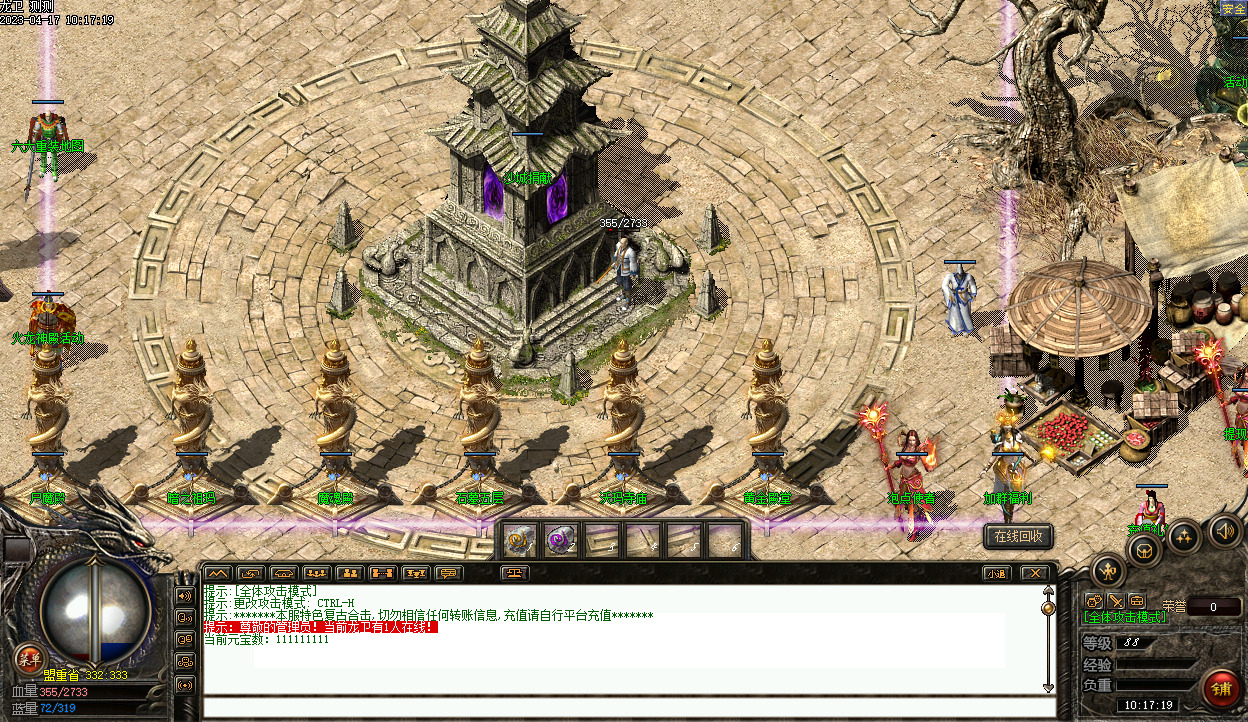Image resolution: width=1248 pixels, height=722 pixels.
Task: Click the chat scrollbar down arrow
Action: point(1048,687)
